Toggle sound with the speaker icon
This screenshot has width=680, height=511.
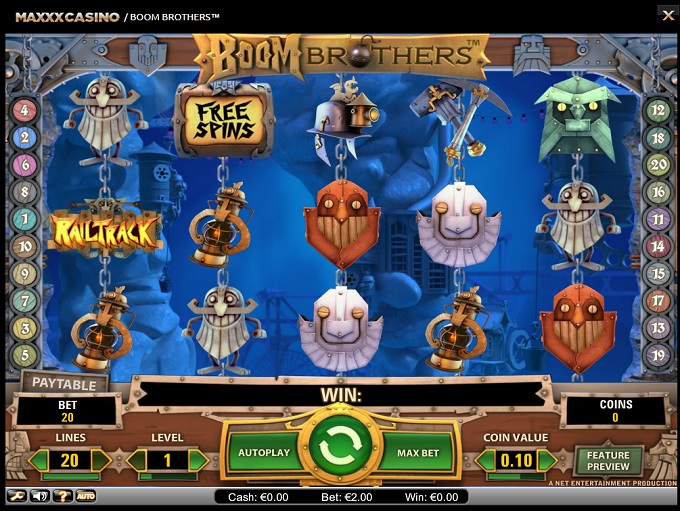[40, 495]
